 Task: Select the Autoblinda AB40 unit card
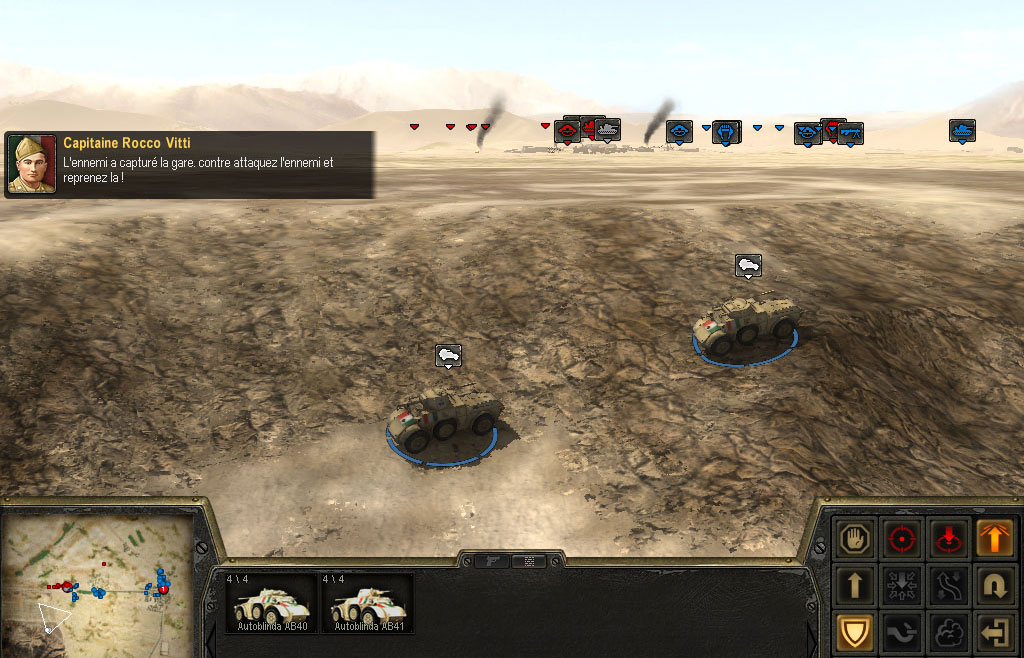(269, 603)
